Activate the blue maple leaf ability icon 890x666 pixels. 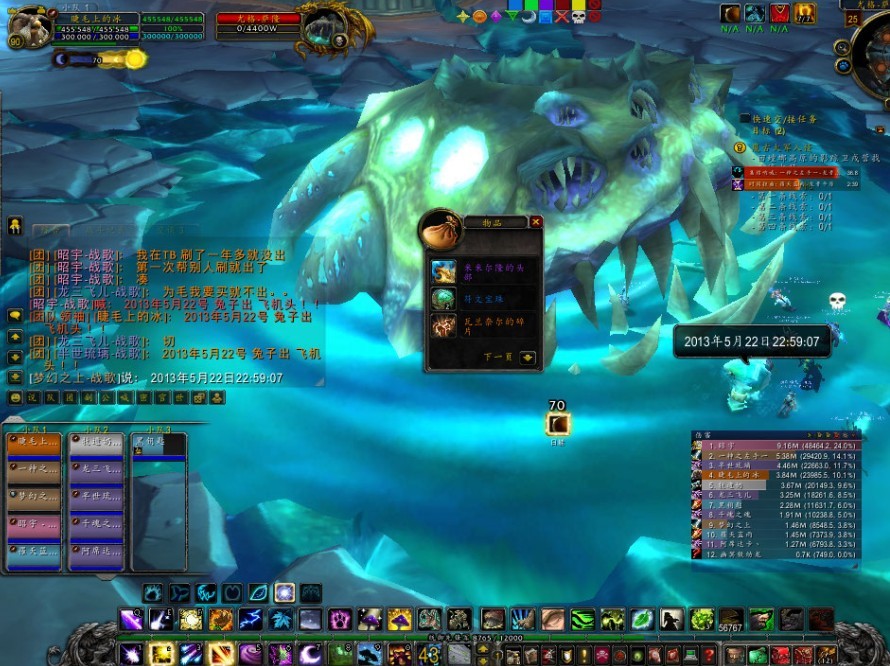(281, 620)
